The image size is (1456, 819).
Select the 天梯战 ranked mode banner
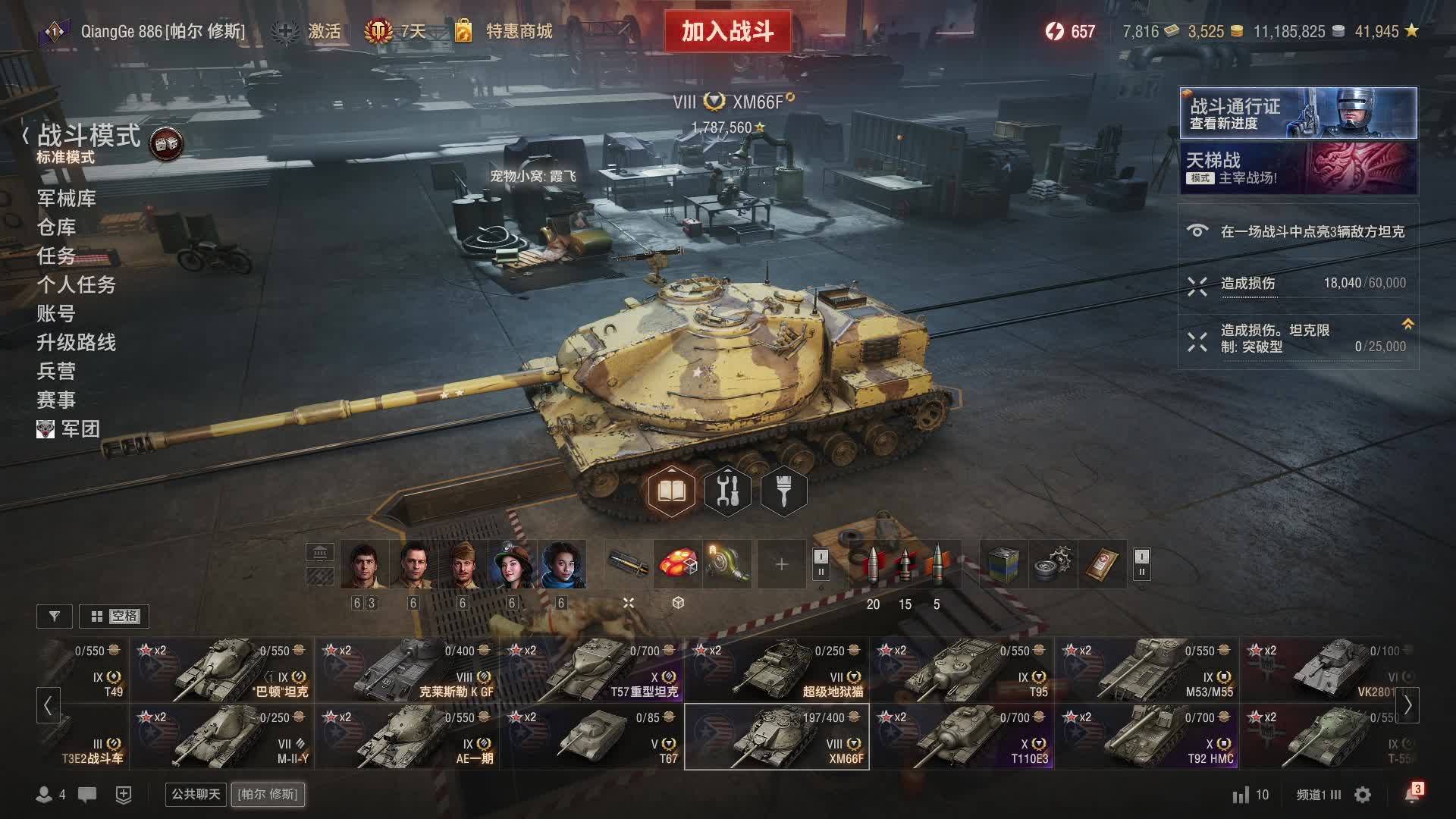coord(1298,168)
